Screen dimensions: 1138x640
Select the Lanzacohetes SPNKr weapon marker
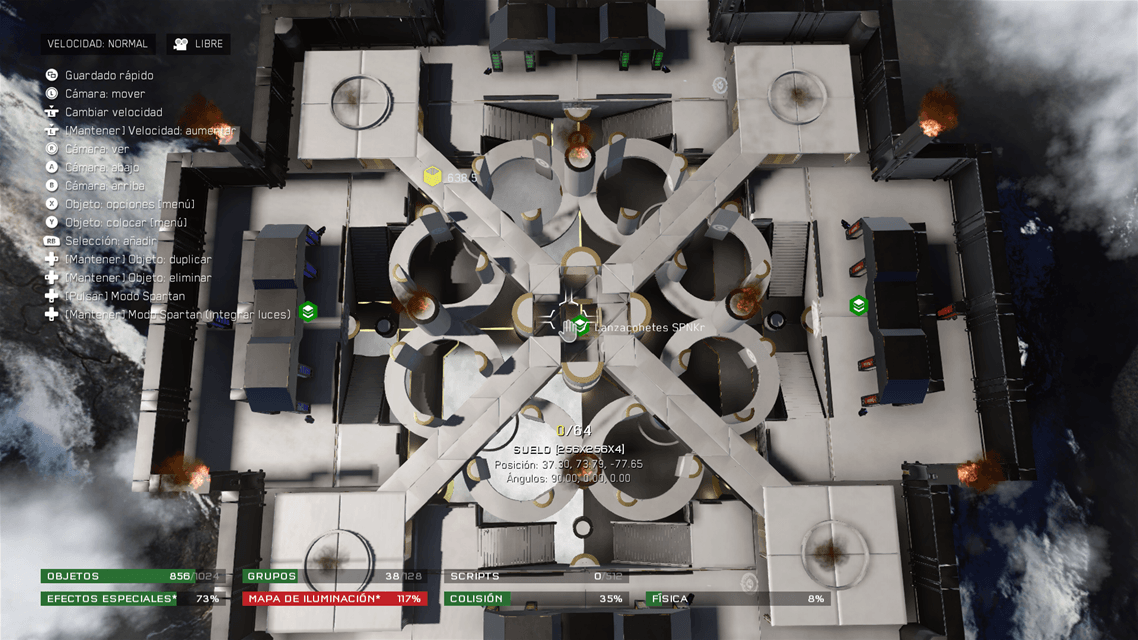click(581, 322)
